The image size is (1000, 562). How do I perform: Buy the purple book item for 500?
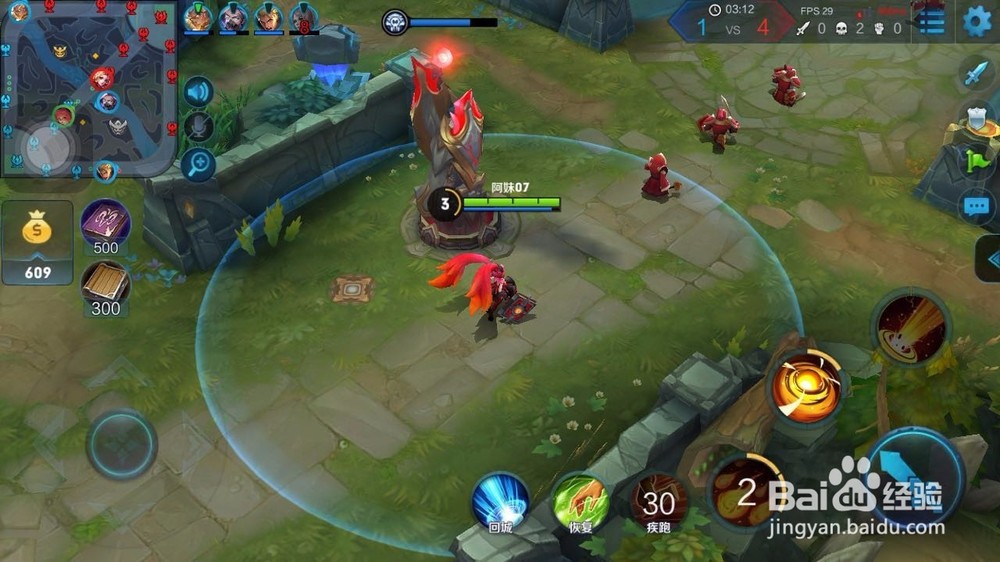pos(105,227)
